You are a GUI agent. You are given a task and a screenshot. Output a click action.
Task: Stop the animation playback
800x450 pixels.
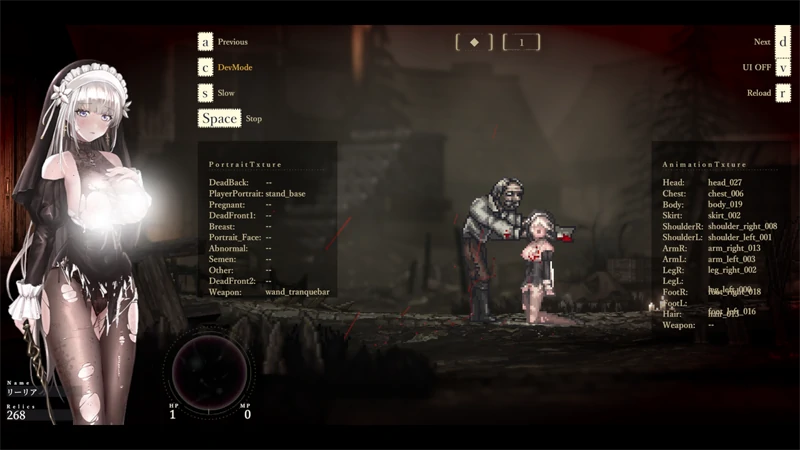click(x=219, y=118)
